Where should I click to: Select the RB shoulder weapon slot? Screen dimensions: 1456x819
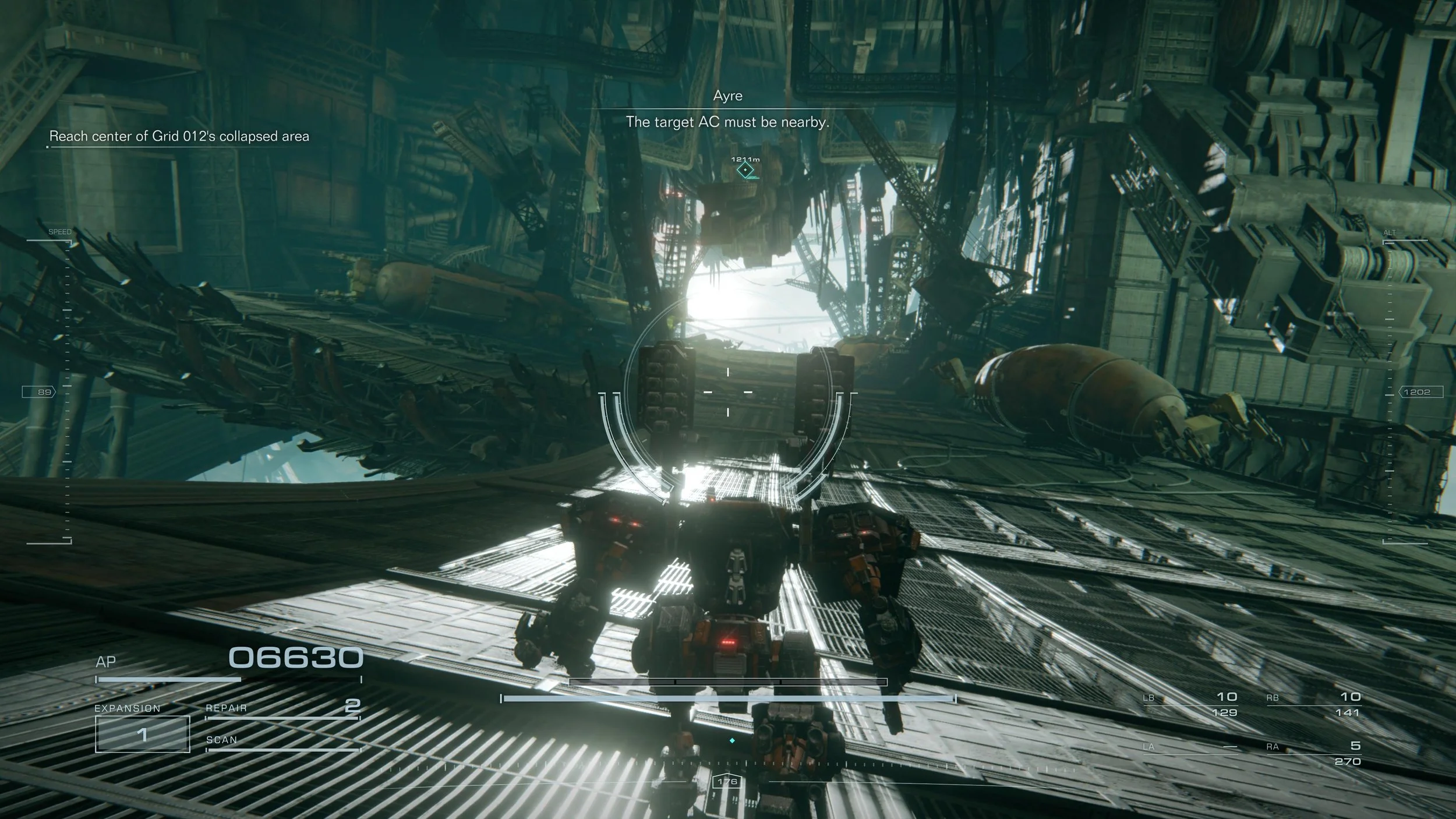[1314, 704]
